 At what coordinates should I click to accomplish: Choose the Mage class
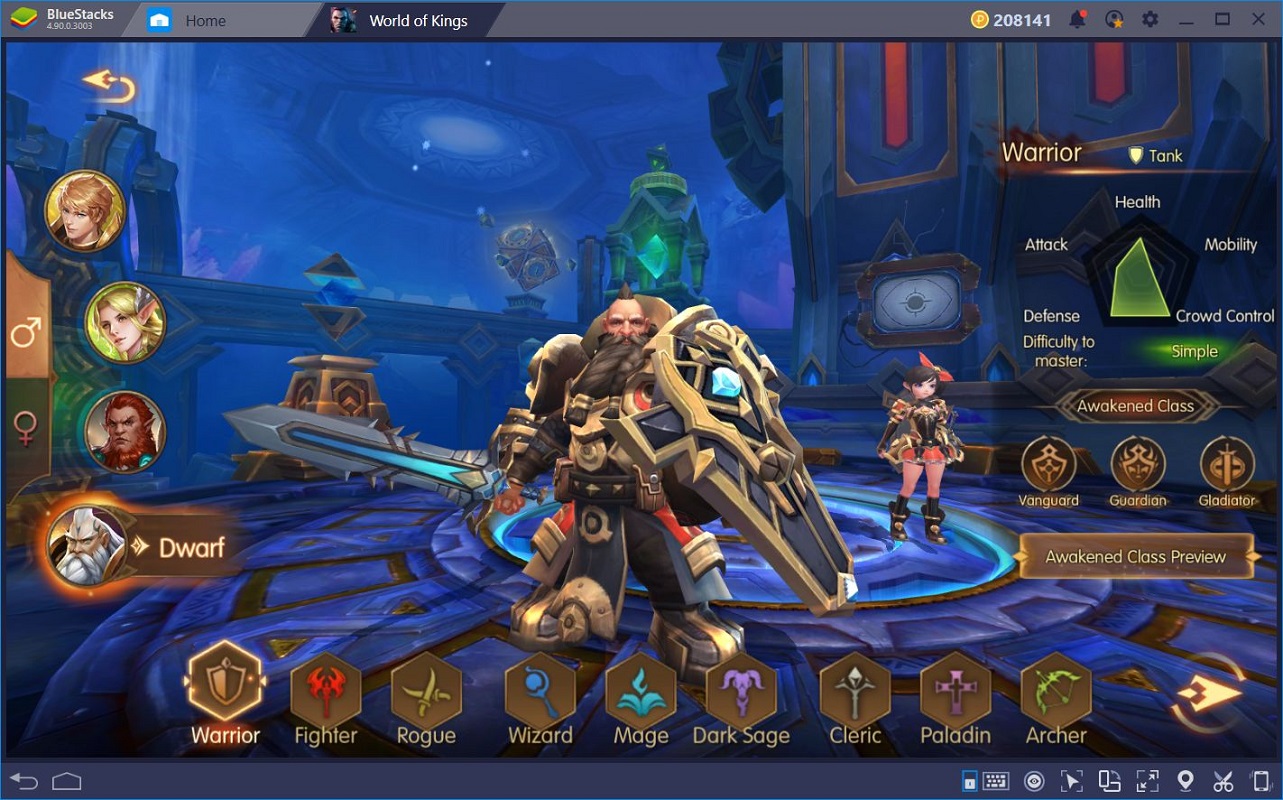pos(641,690)
